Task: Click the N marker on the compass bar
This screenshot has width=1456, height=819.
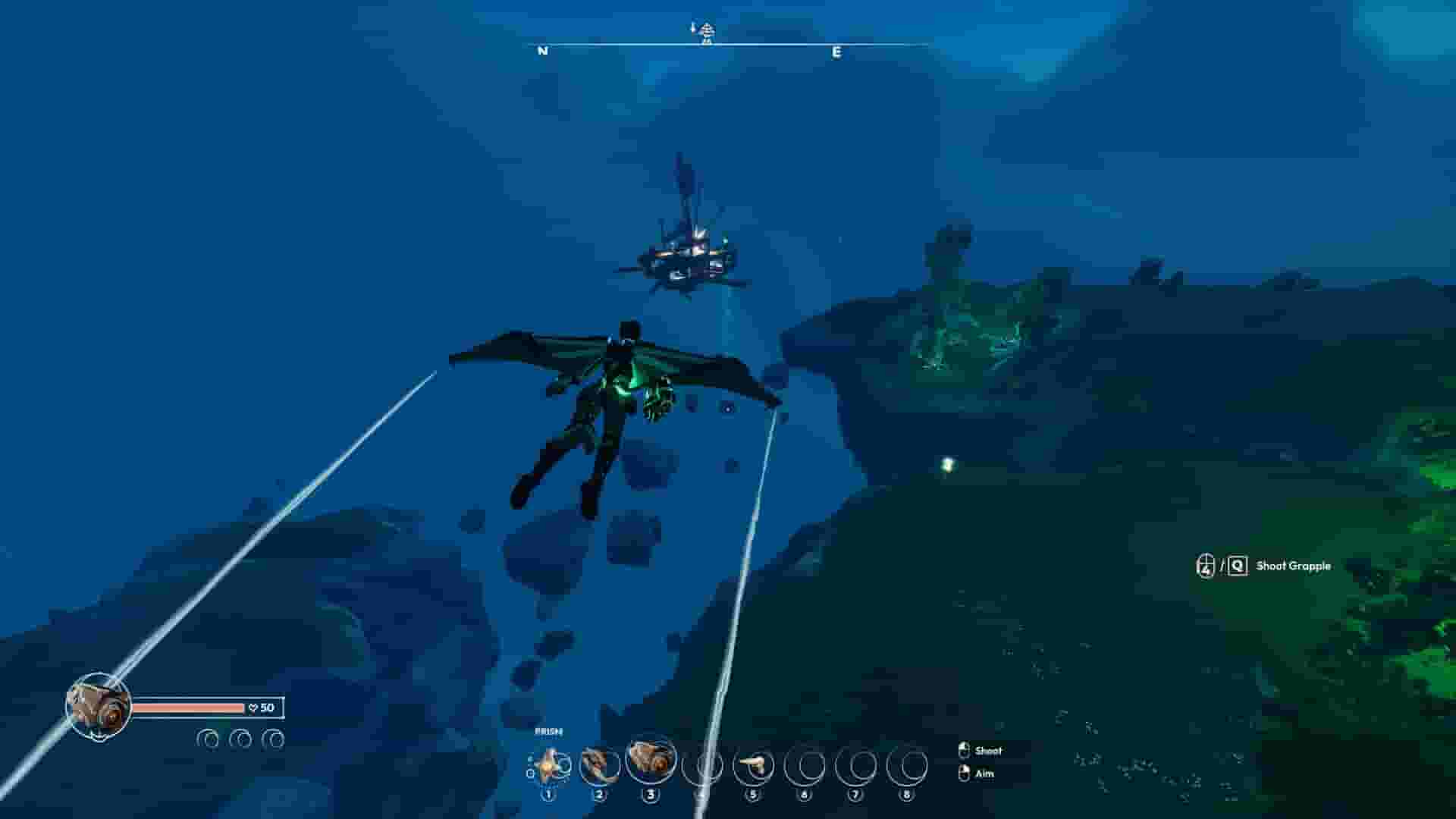Action: (541, 52)
